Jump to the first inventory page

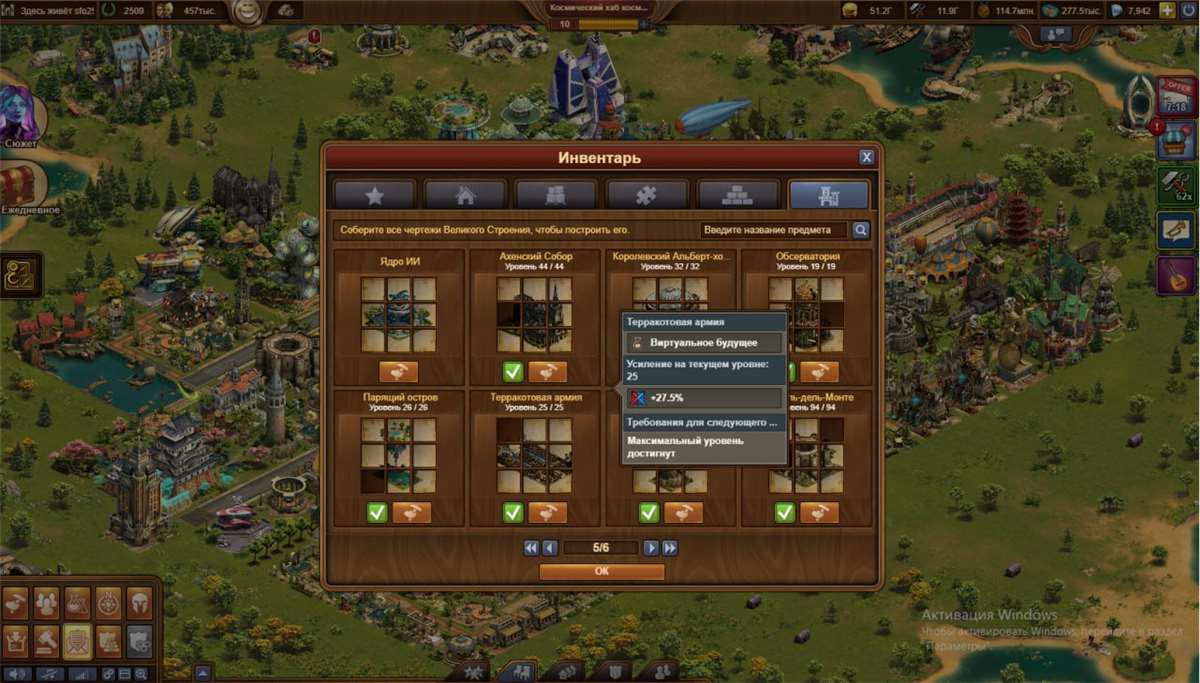point(532,548)
